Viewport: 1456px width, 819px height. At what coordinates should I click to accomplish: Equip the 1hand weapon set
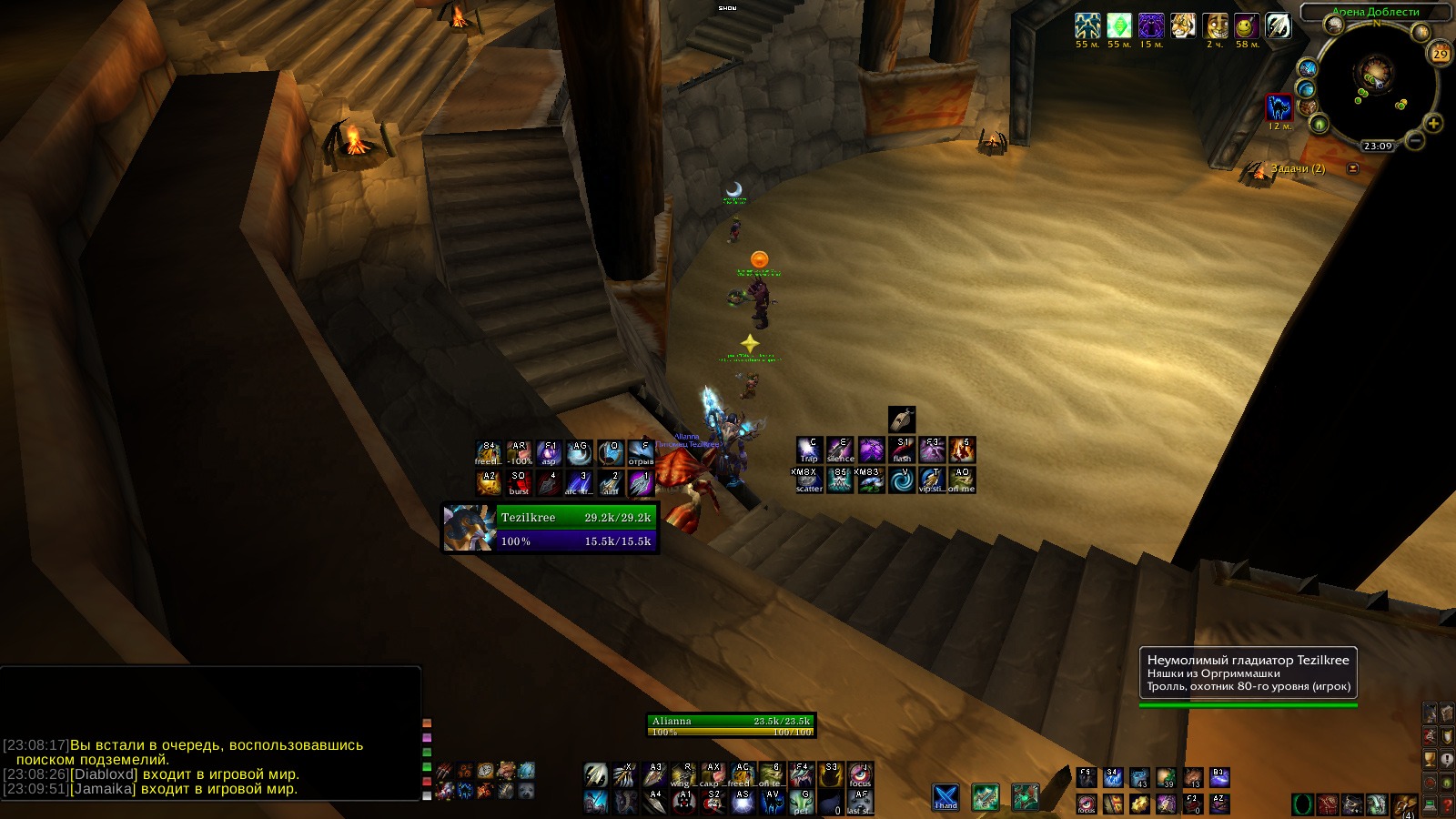945,797
